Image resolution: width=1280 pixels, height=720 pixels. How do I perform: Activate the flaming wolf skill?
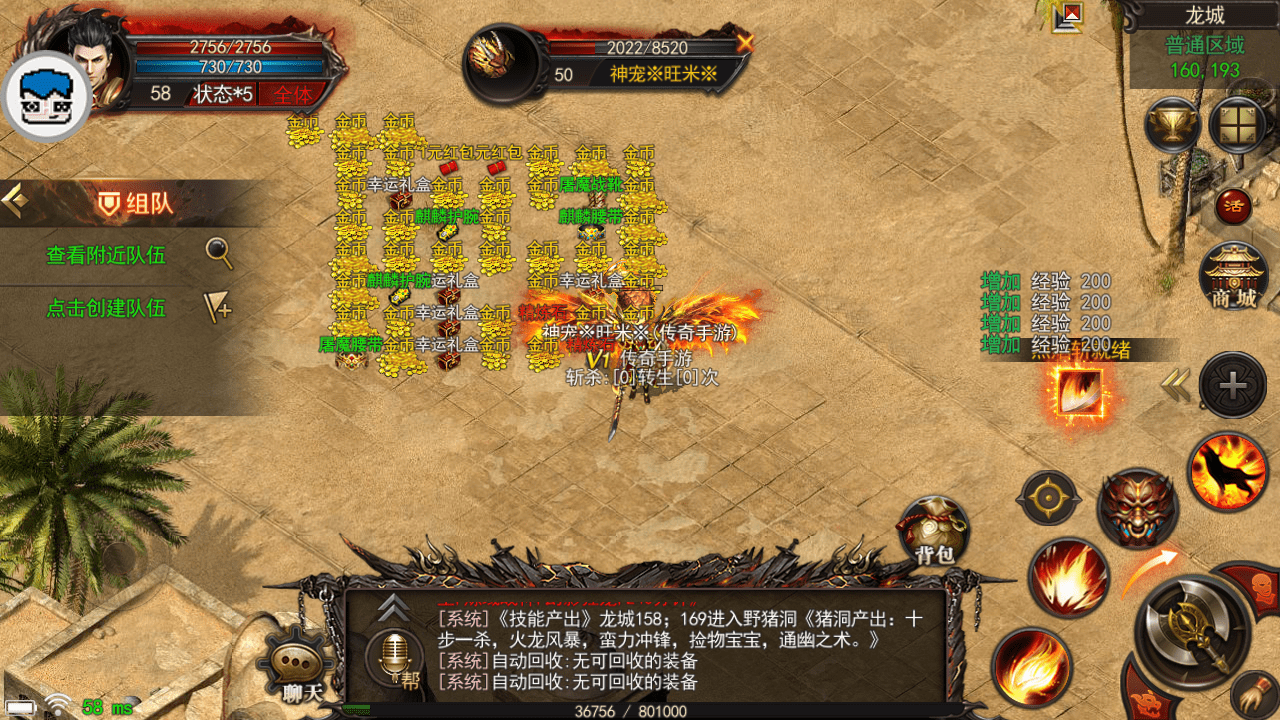[x=1227, y=471]
